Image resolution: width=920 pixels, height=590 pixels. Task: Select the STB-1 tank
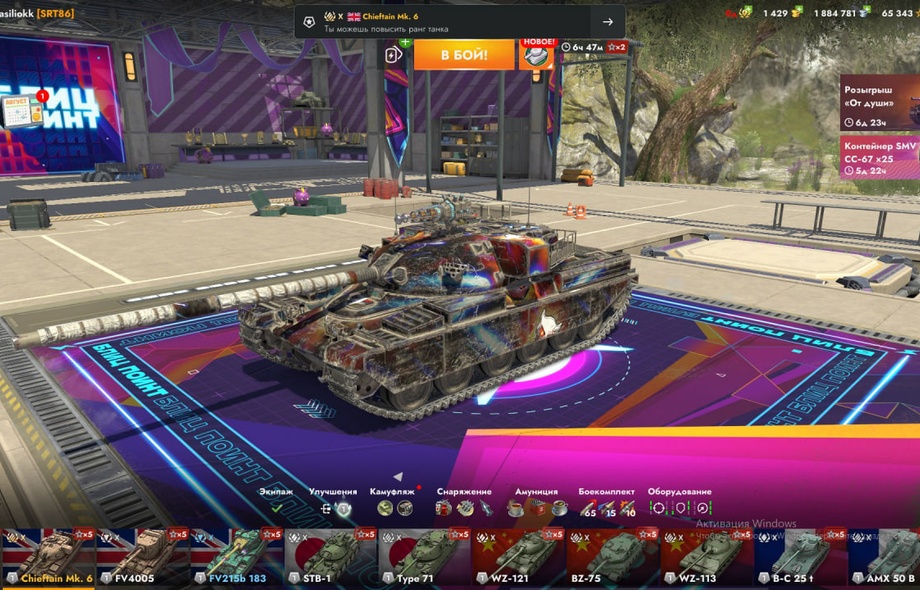click(330, 558)
